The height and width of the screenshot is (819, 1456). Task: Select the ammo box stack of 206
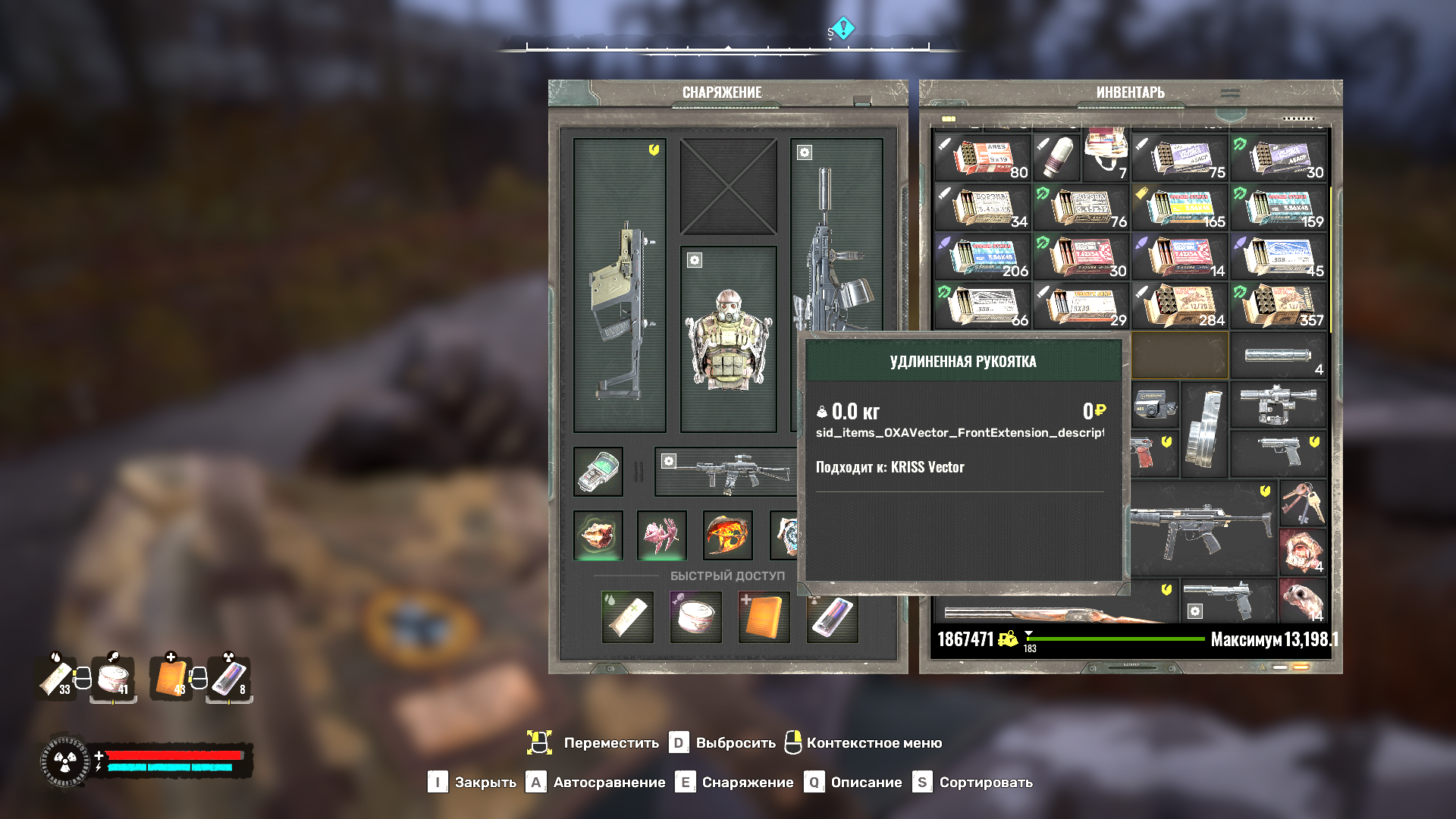982,256
